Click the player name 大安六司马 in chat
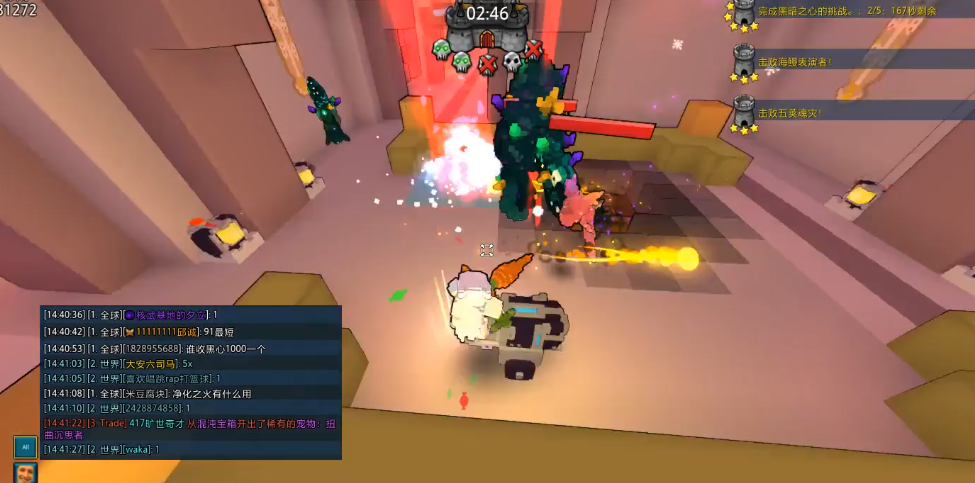 (x=150, y=363)
